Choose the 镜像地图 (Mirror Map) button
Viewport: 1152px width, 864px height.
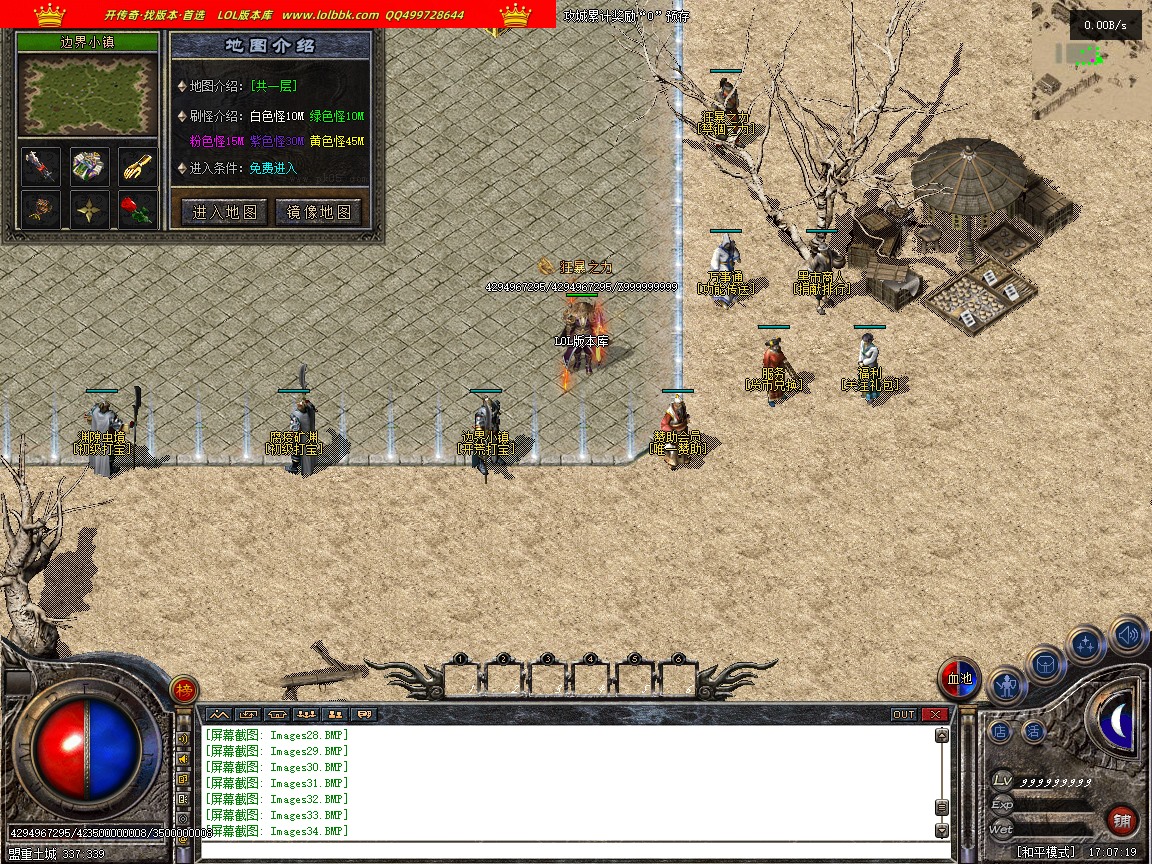pyautogui.click(x=319, y=212)
